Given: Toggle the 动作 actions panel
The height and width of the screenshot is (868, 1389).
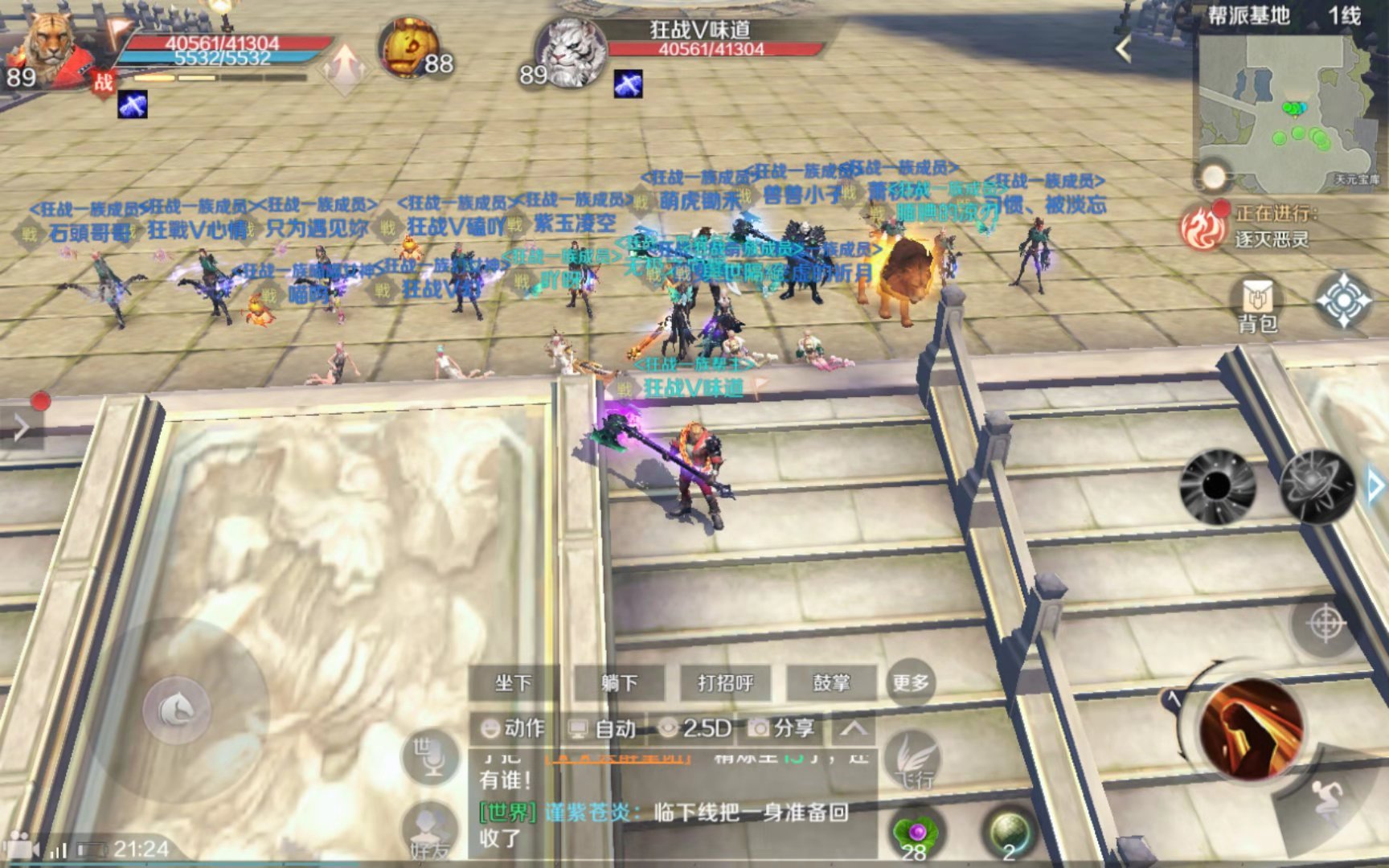Looking at the screenshot, I should click(x=513, y=728).
